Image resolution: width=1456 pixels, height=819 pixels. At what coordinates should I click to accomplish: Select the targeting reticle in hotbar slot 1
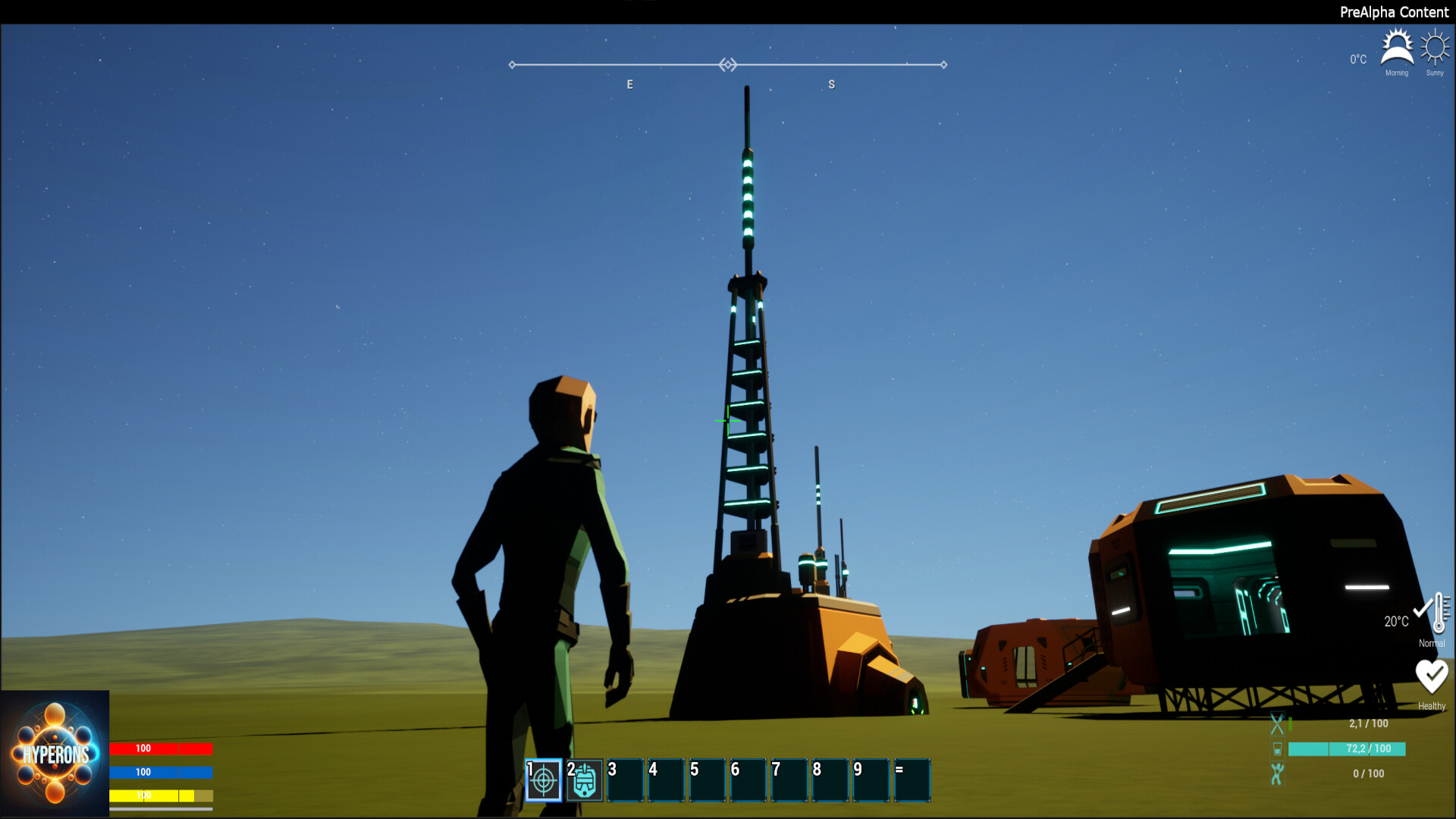543,779
